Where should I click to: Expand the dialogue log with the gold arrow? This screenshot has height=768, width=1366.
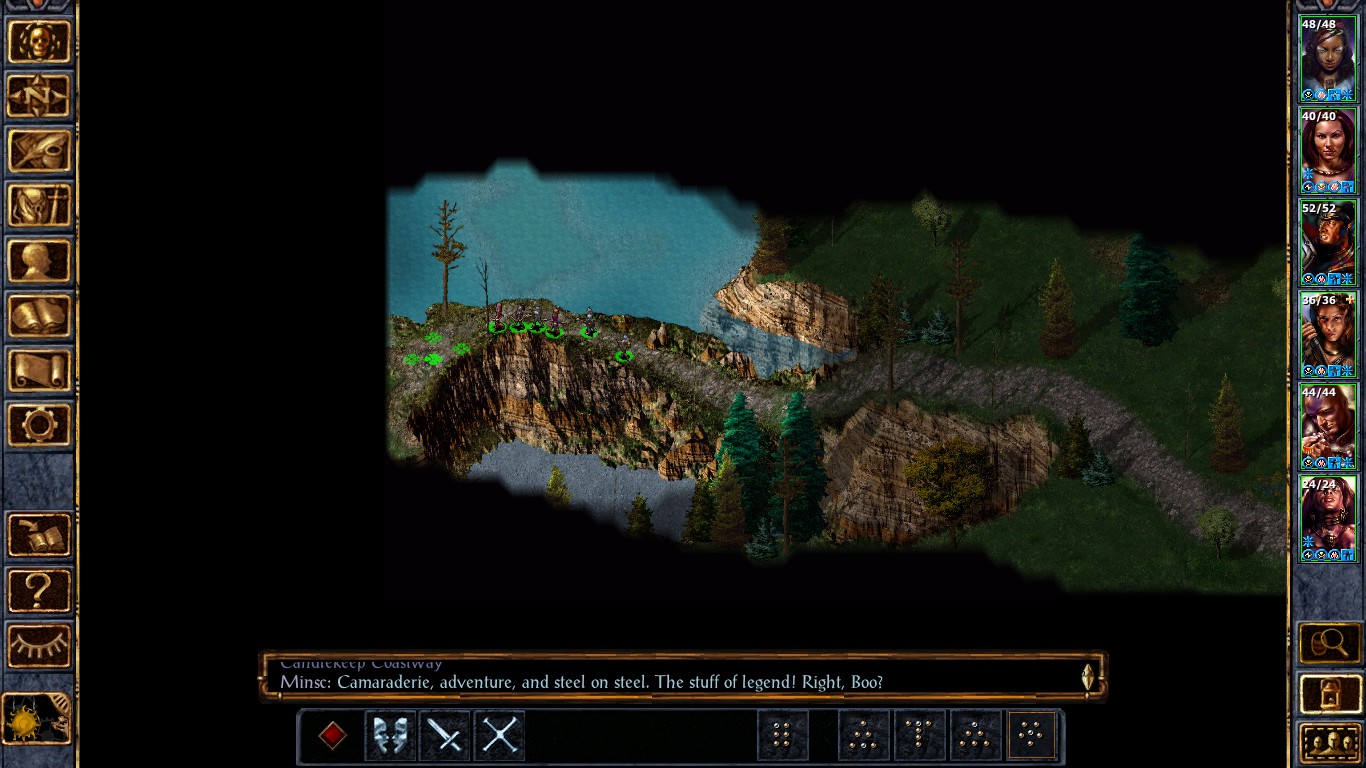[1089, 677]
